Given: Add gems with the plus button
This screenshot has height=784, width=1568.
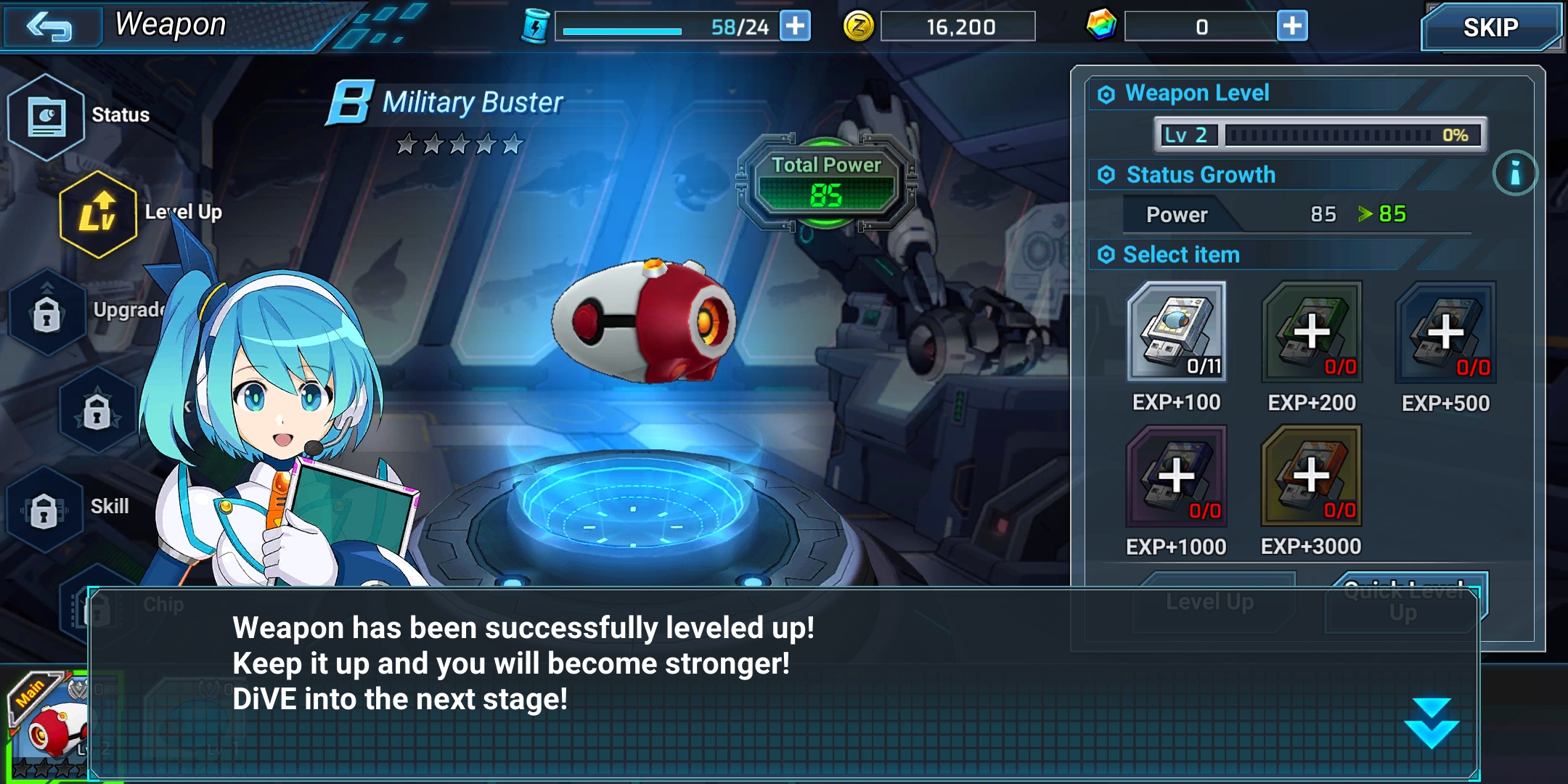Looking at the screenshot, I should coord(1292,26).
